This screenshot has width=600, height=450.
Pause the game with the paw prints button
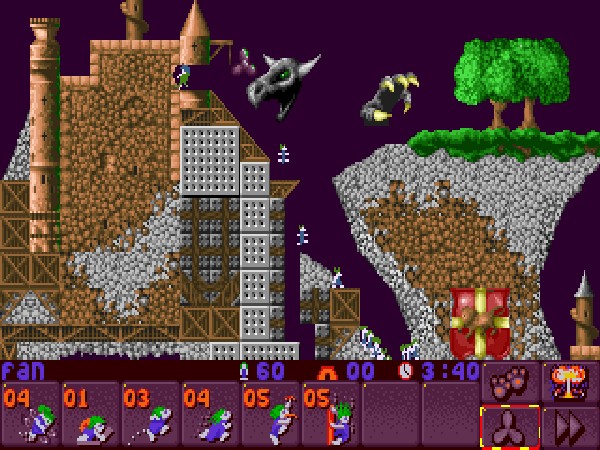click(x=510, y=381)
